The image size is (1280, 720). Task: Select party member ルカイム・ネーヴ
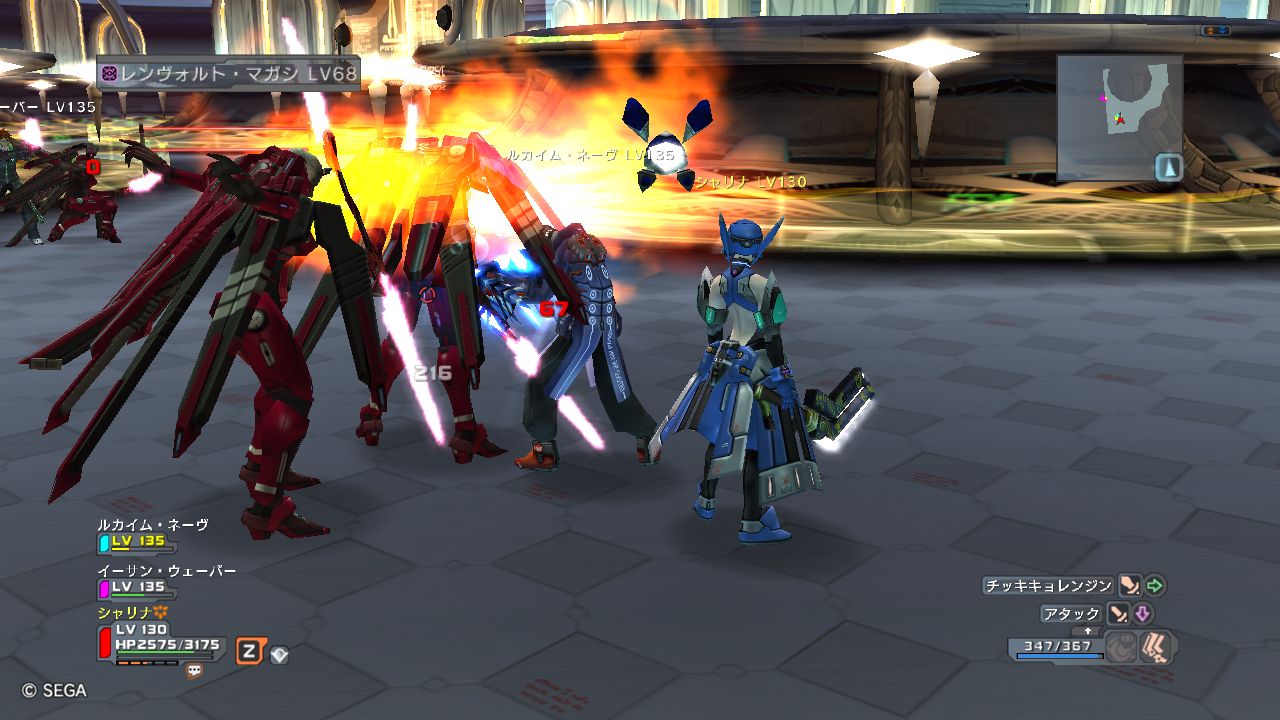(x=153, y=524)
